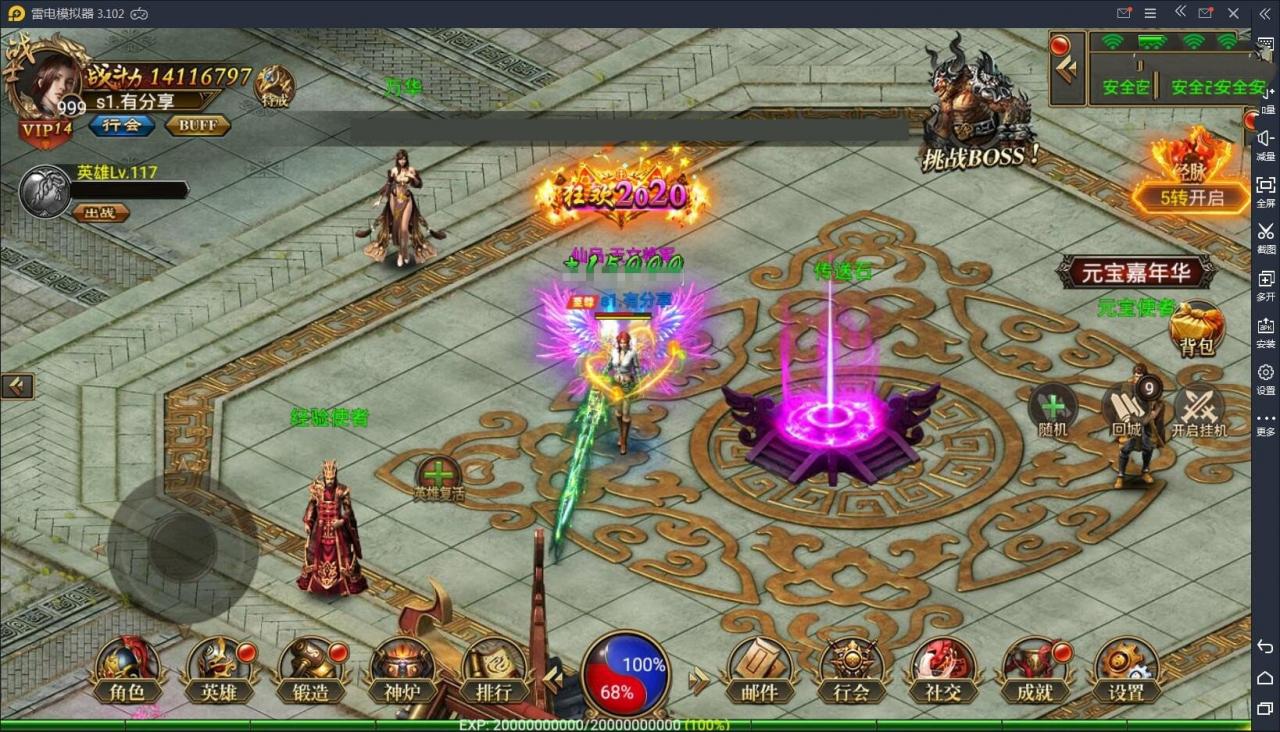Screen dimensions: 1280x732
Task: Click the emulator 截图 screenshot button
Action: click(x=1266, y=237)
